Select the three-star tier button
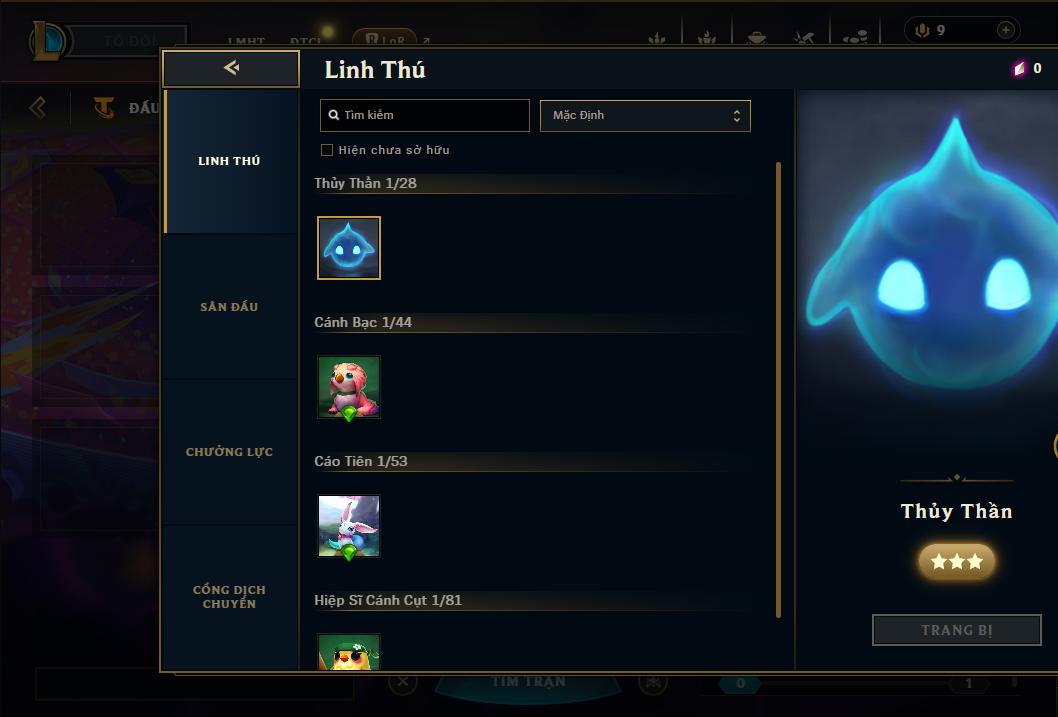The image size is (1058, 717). click(x=957, y=562)
